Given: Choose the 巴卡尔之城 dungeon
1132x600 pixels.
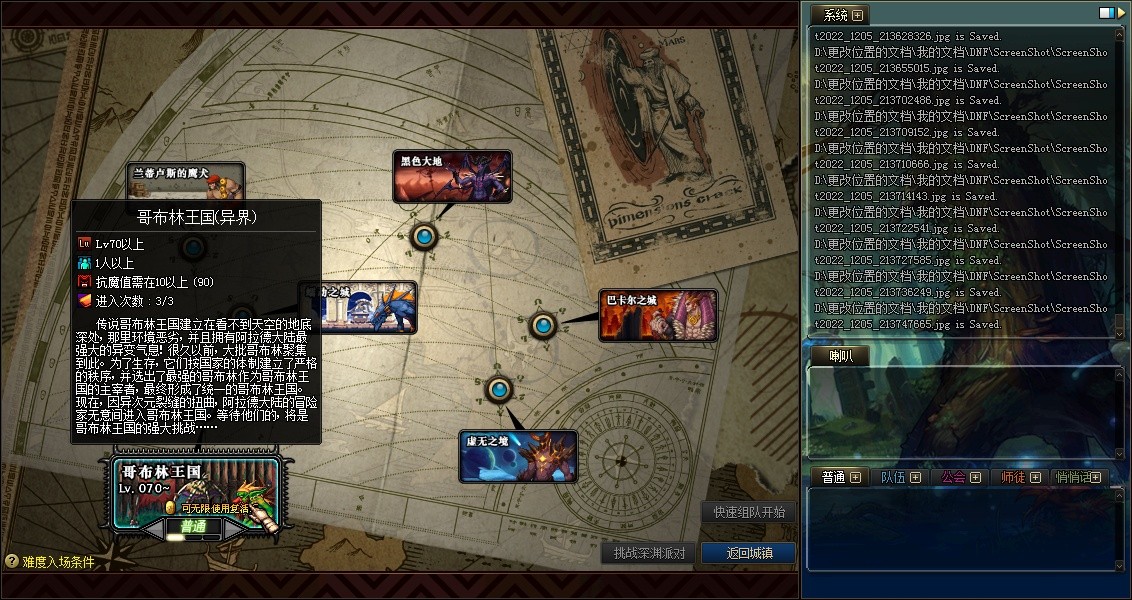Looking at the screenshot, I should tap(658, 316).
